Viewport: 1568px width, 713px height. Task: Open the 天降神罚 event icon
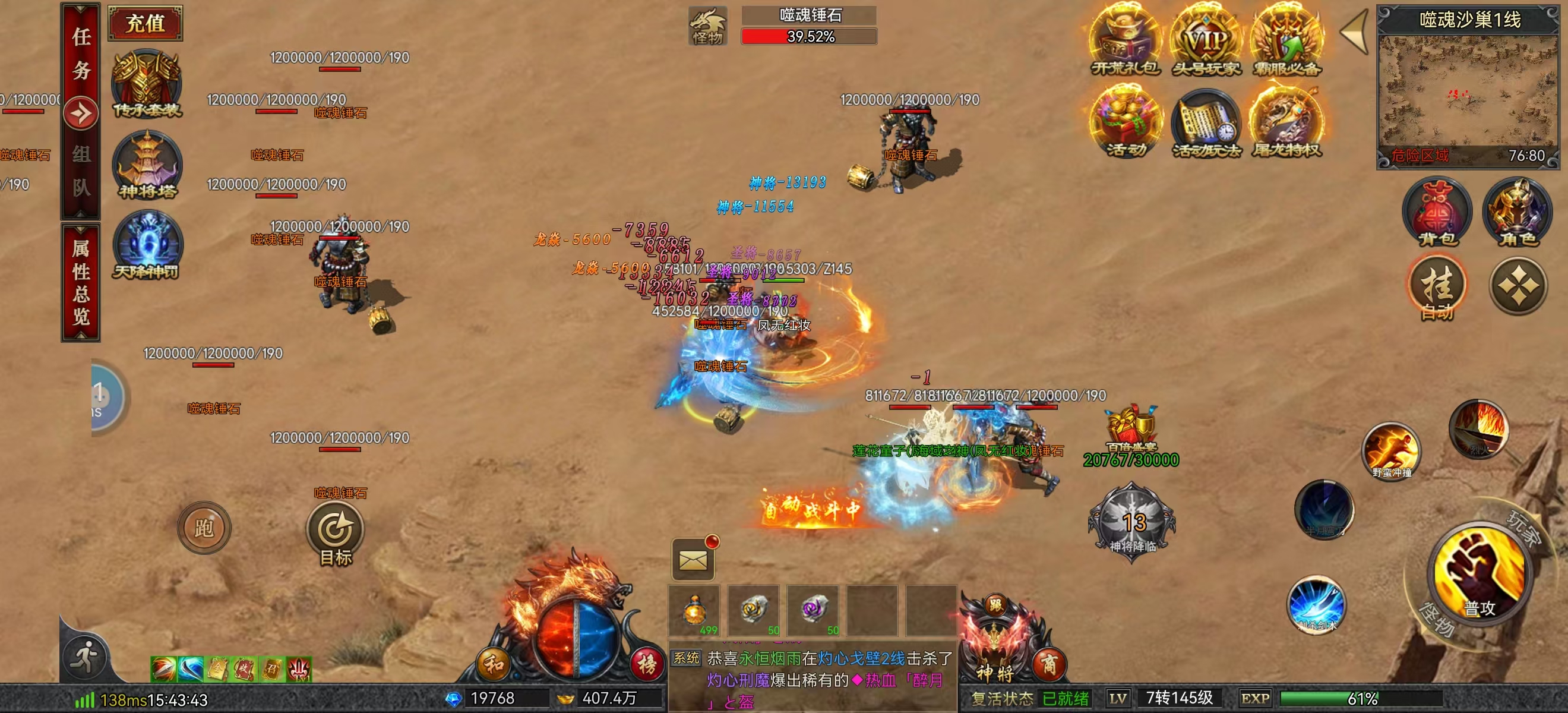[x=147, y=245]
